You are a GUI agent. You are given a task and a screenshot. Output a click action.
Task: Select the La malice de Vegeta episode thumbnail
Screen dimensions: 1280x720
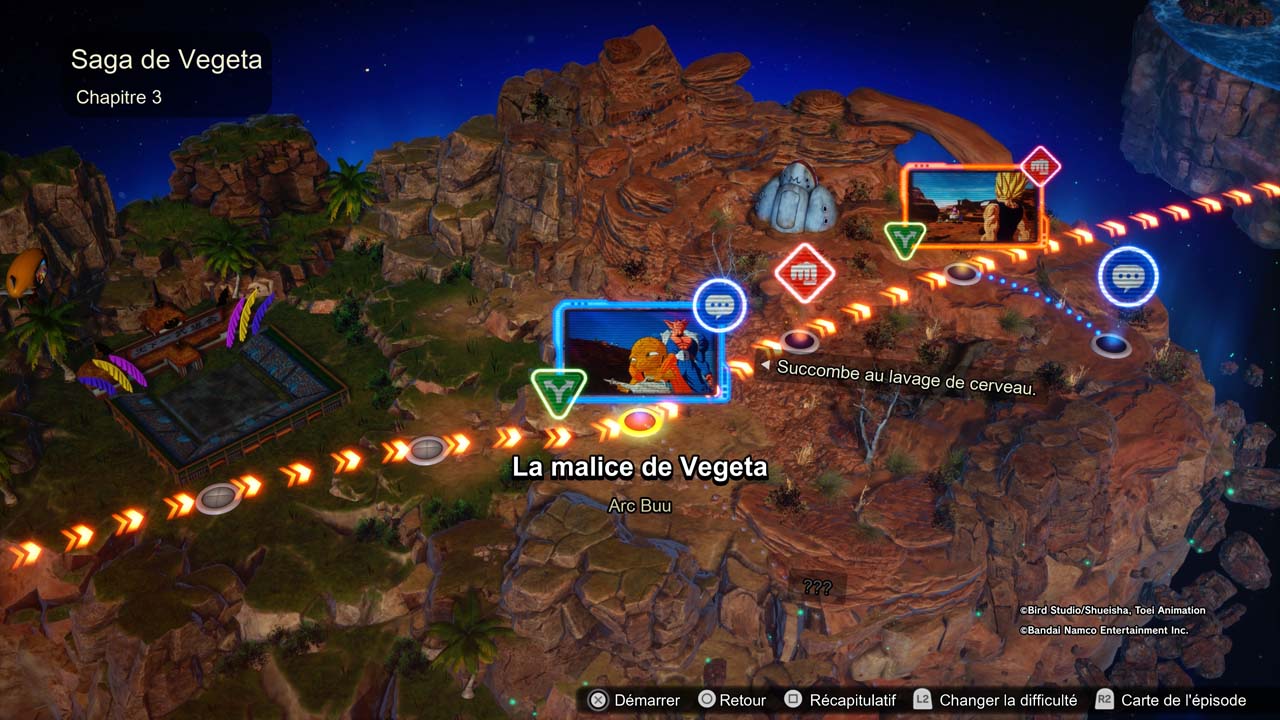tap(640, 353)
